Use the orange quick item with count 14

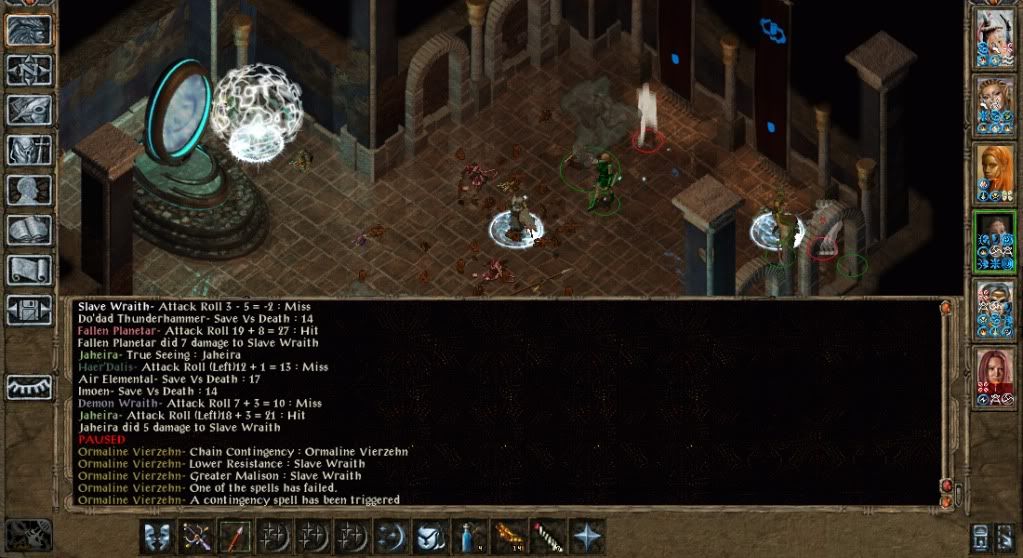point(509,537)
